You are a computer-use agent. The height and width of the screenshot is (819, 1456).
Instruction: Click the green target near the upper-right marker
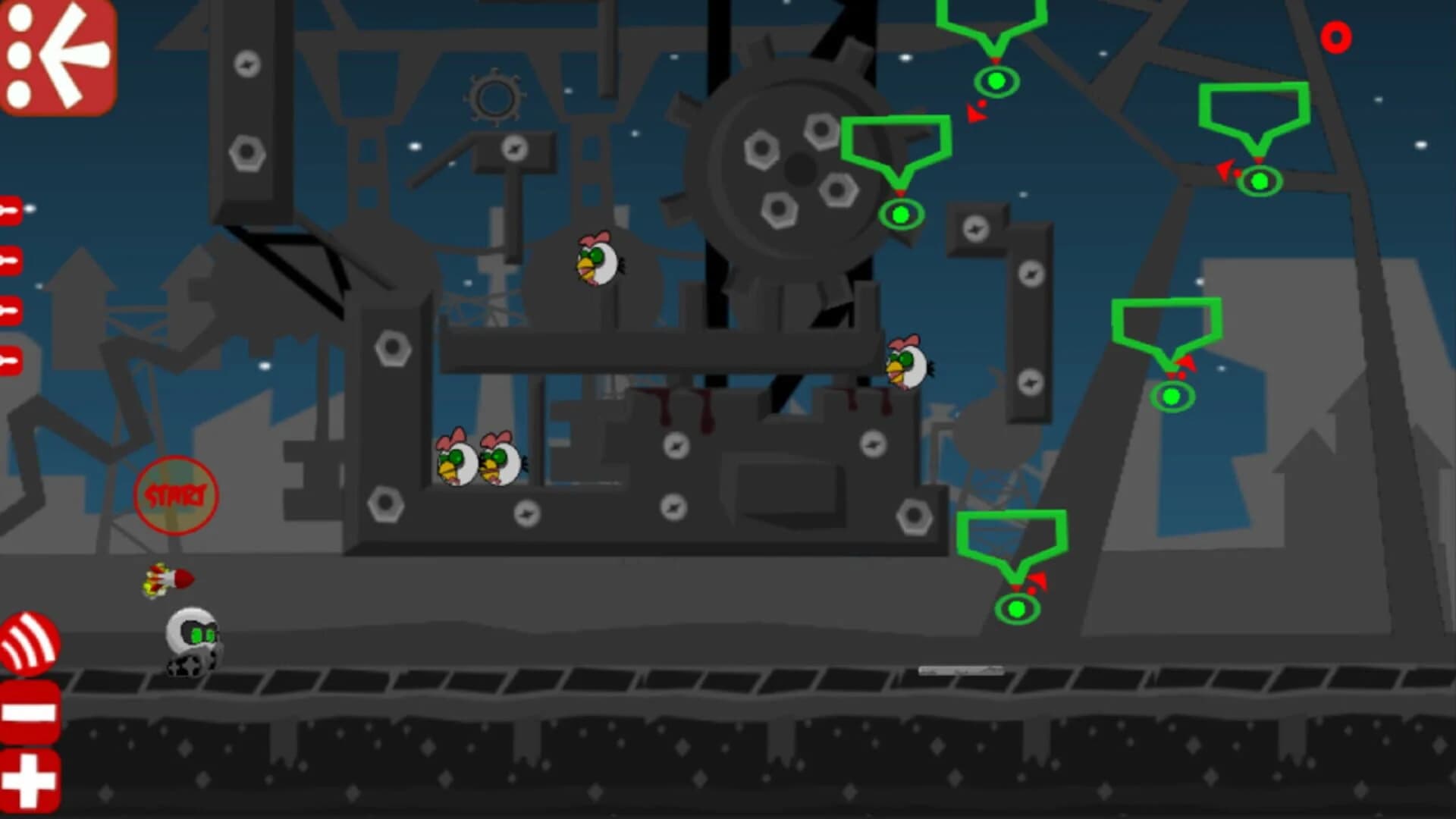(x=1259, y=182)
